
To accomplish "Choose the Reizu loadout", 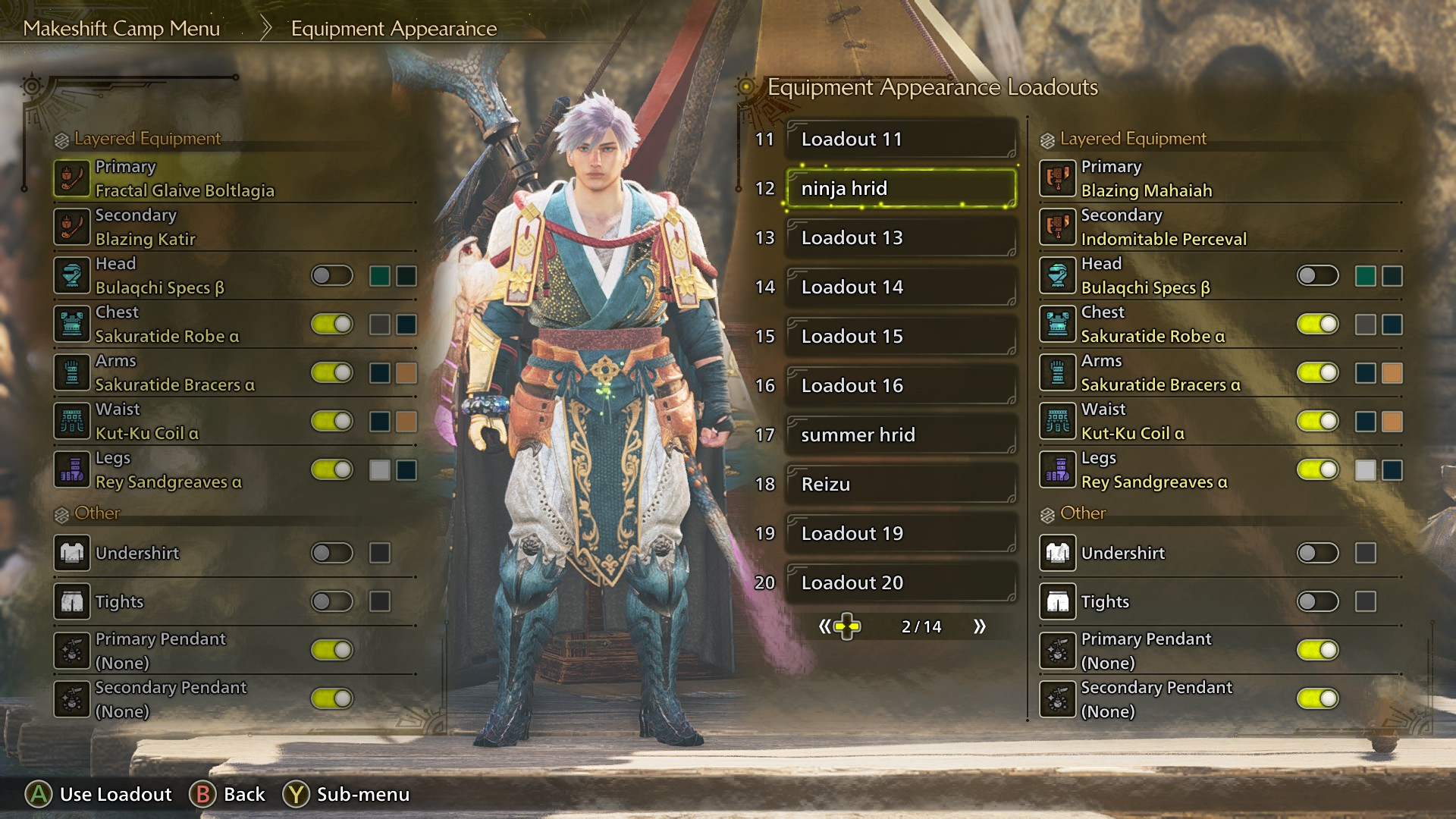I will click(x=901, y=484).
